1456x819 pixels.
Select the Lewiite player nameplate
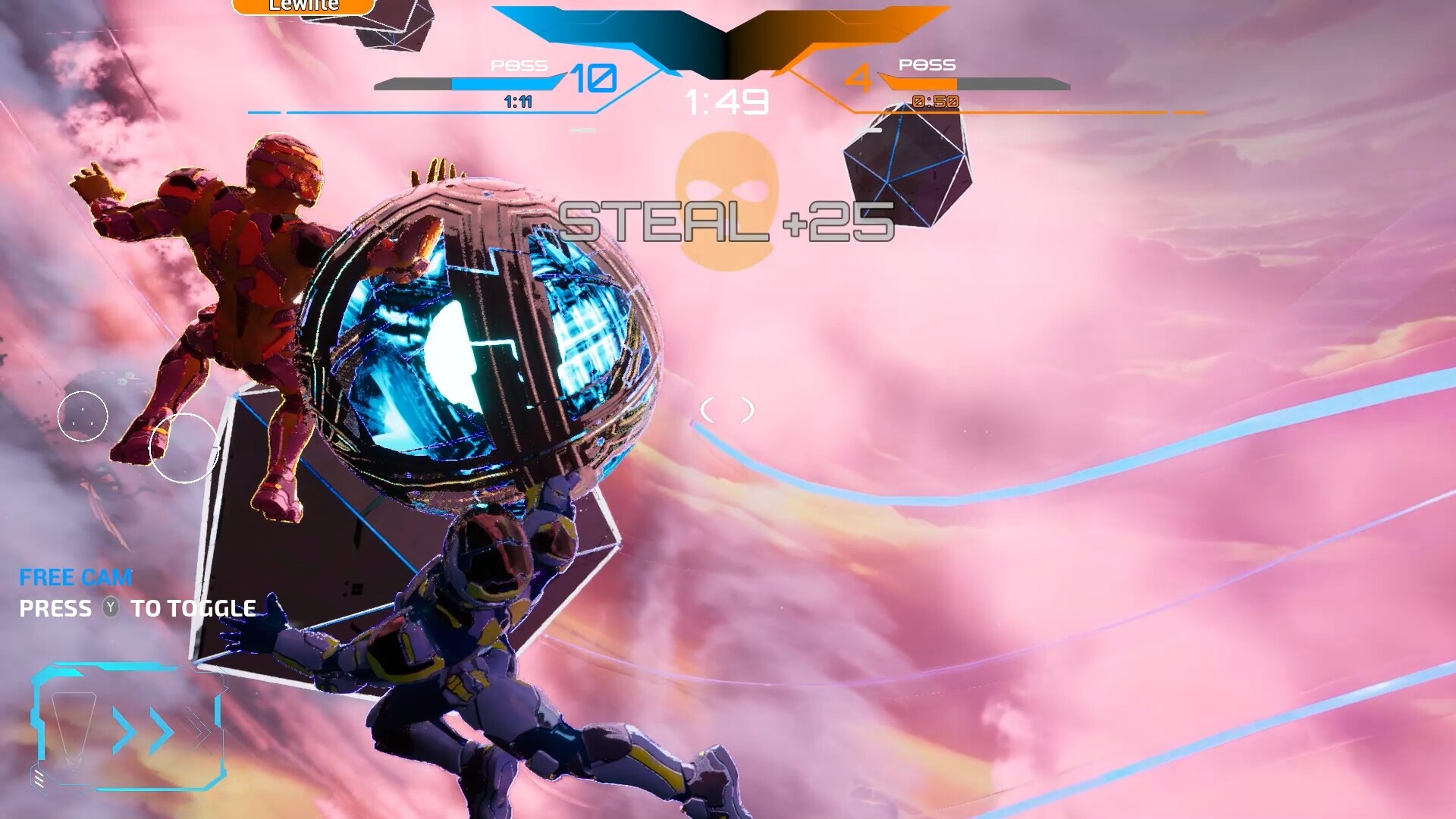click(302, 5)
